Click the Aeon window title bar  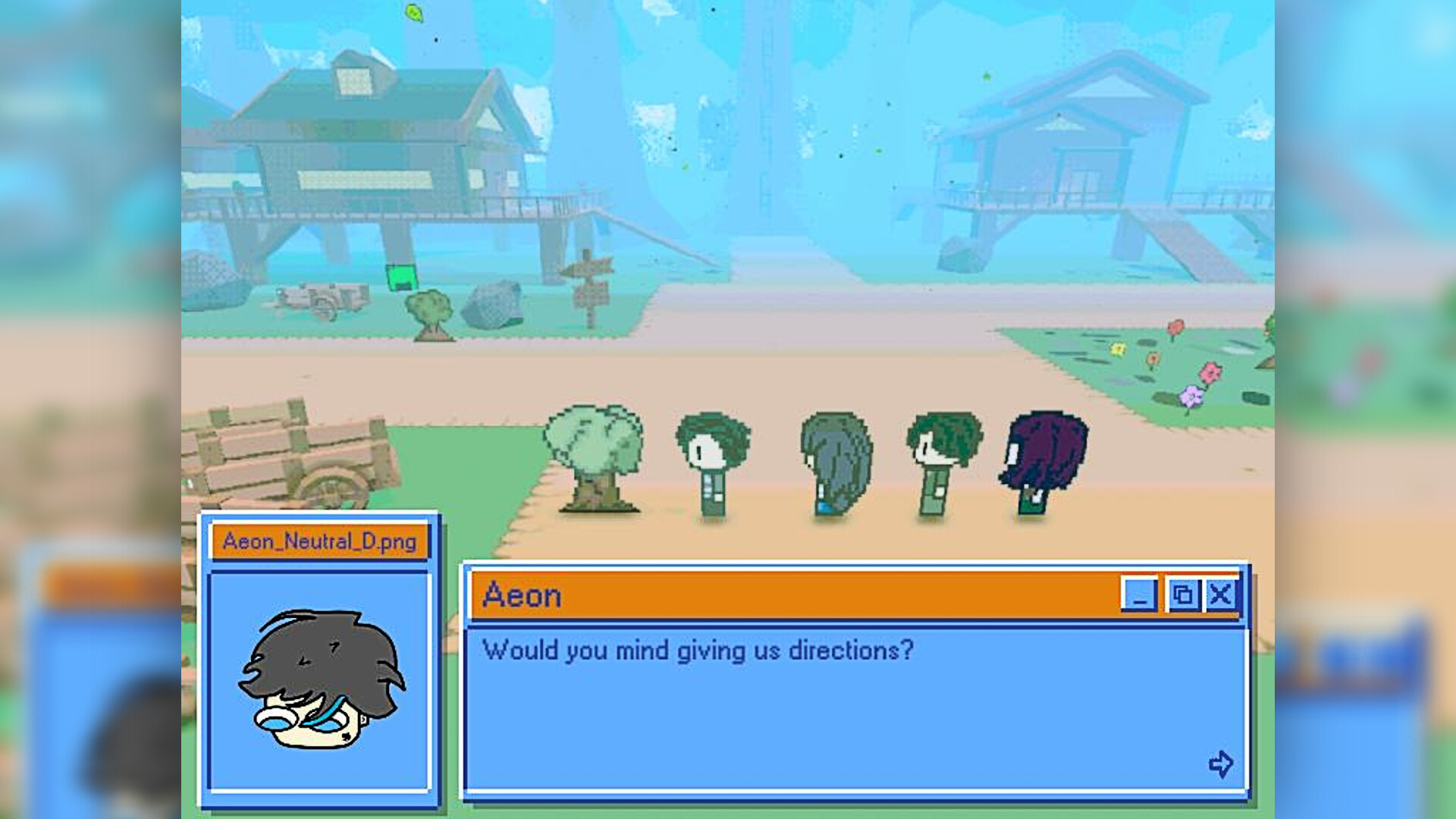(x=682, y=596)
